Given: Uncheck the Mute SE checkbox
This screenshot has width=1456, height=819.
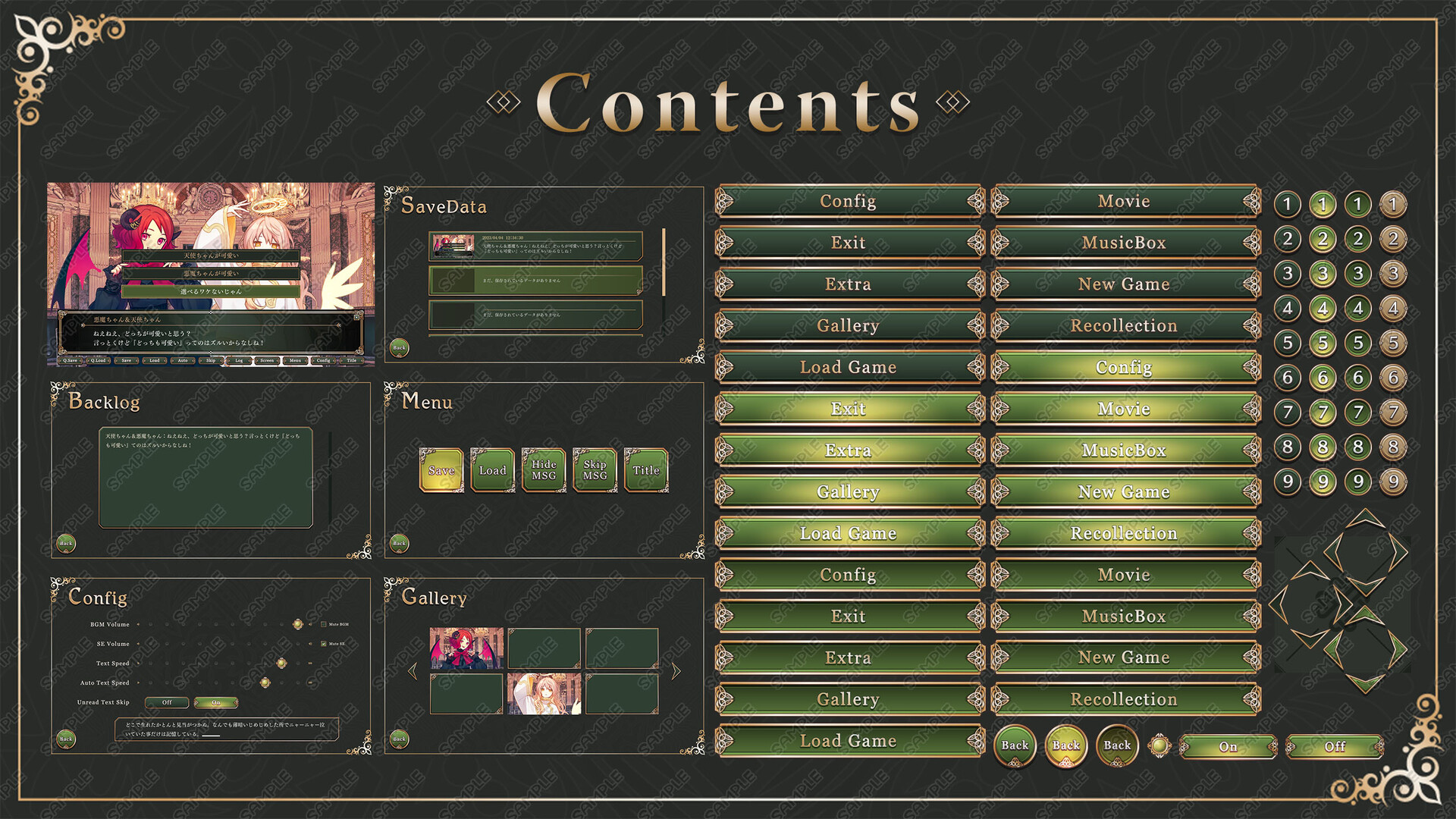Looking at the screenshot, I should [324, 644].
